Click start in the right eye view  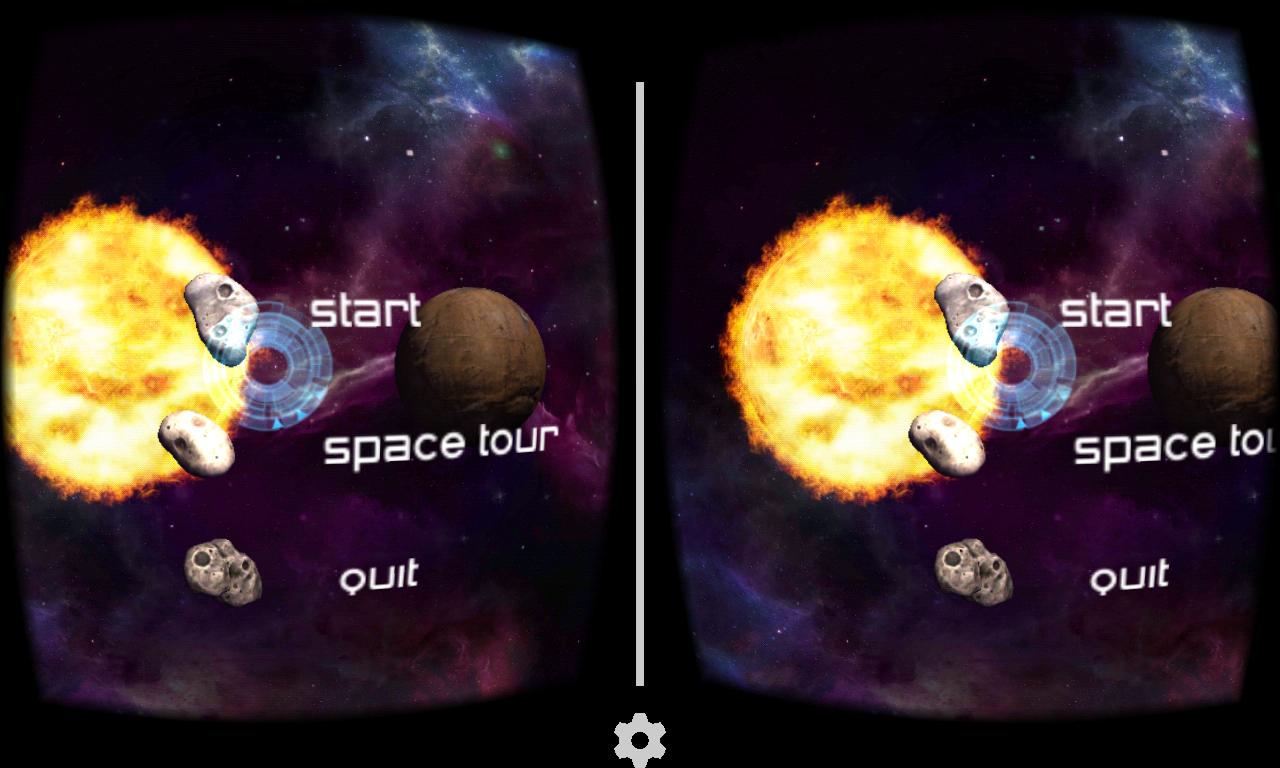1115,312
